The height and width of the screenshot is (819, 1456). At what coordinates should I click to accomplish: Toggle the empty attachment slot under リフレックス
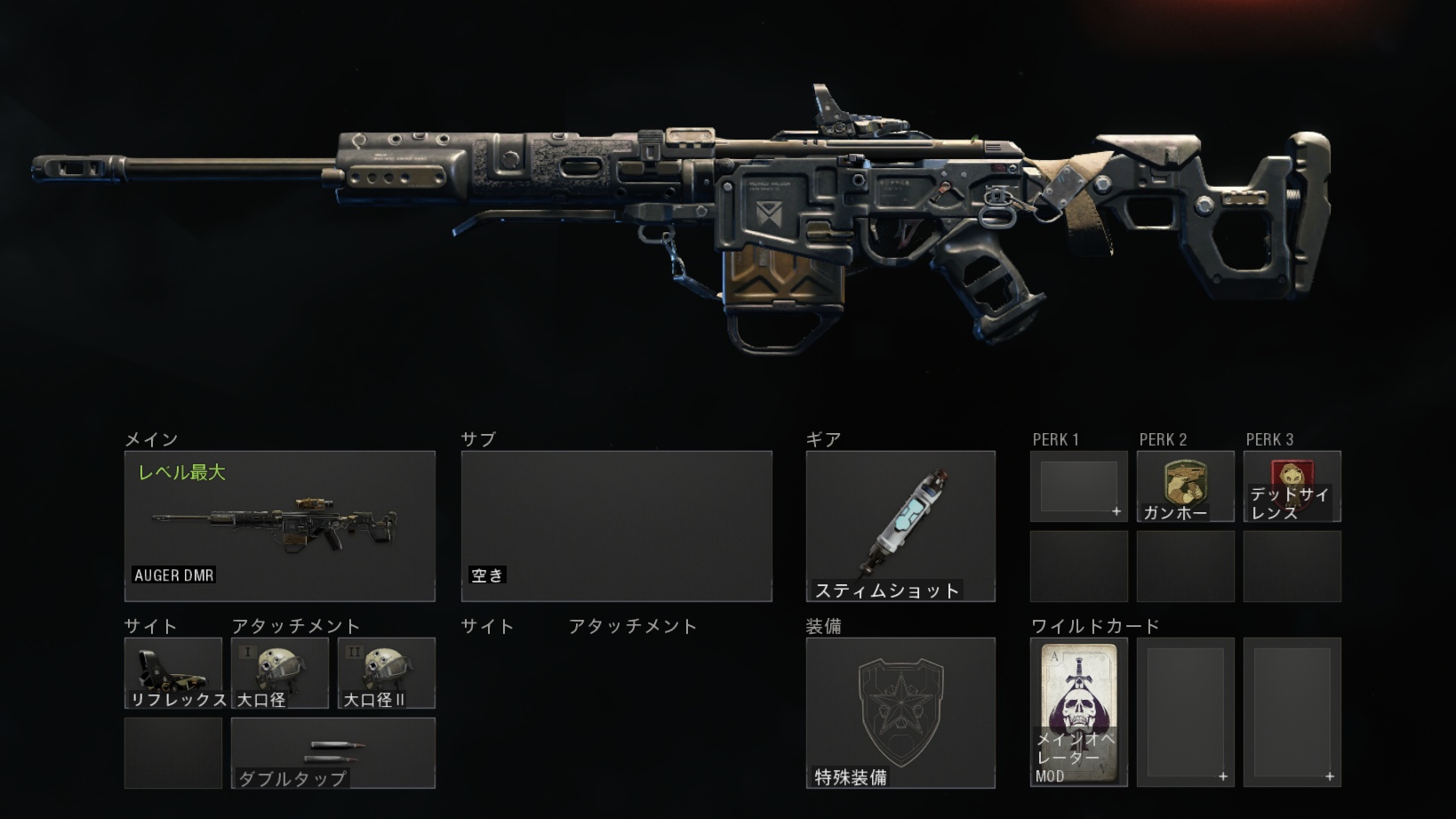pos(172,752)
